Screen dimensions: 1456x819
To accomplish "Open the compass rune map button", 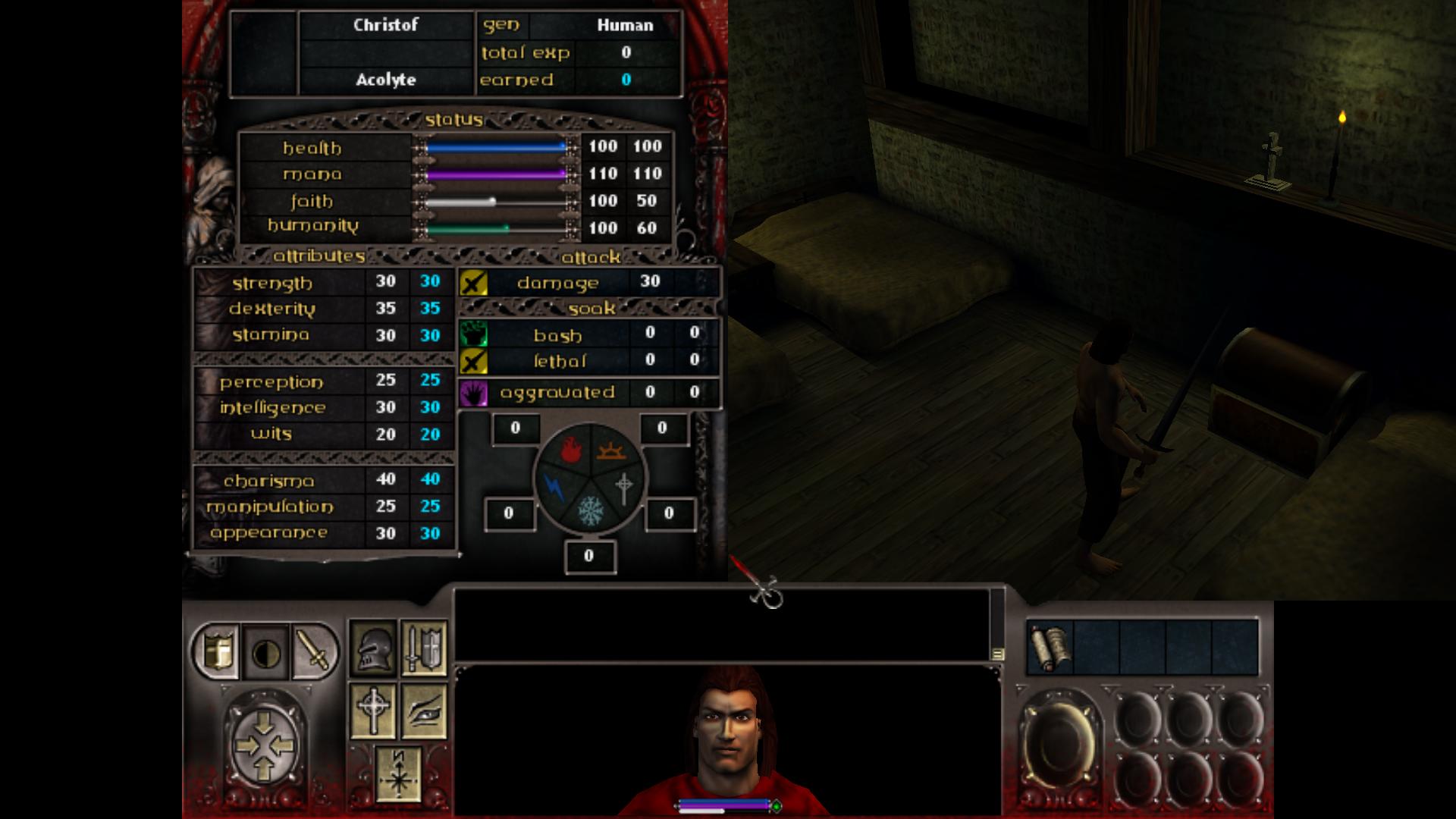I will click(398, 773).
